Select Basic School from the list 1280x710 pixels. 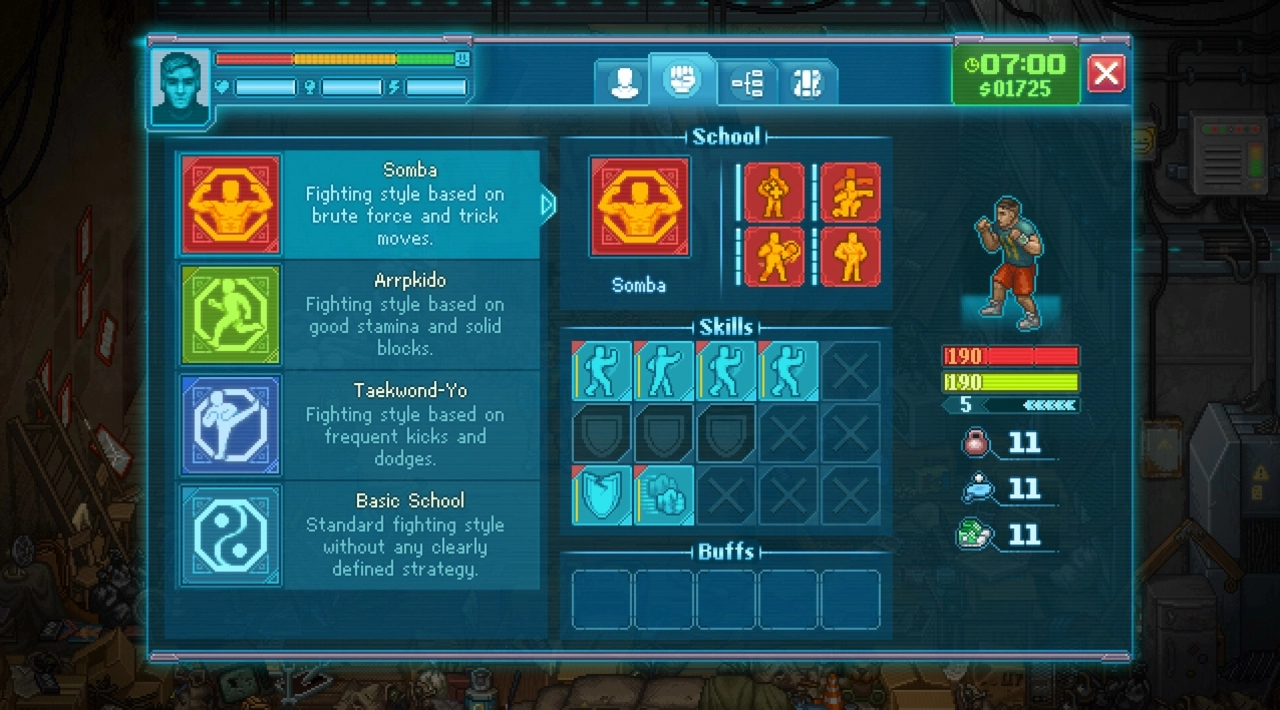click(358, 534)
